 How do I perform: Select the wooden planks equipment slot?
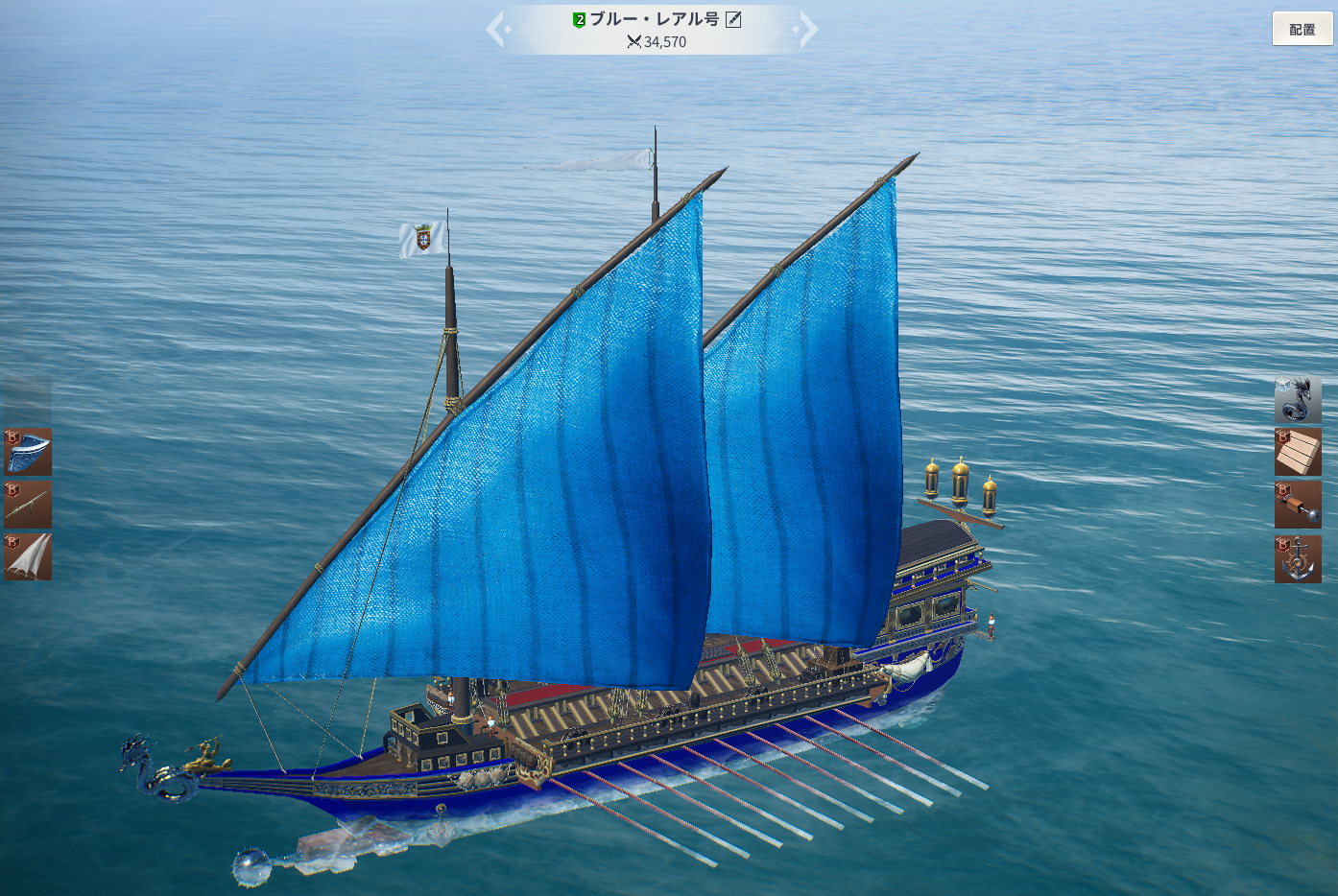(1298, 453)
